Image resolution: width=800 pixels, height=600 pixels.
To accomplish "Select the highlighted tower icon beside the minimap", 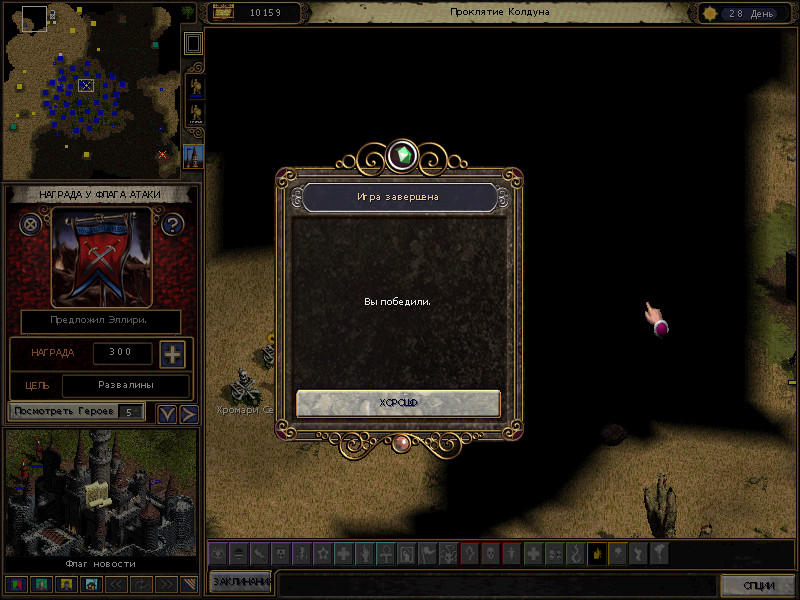I will point(193,155).
